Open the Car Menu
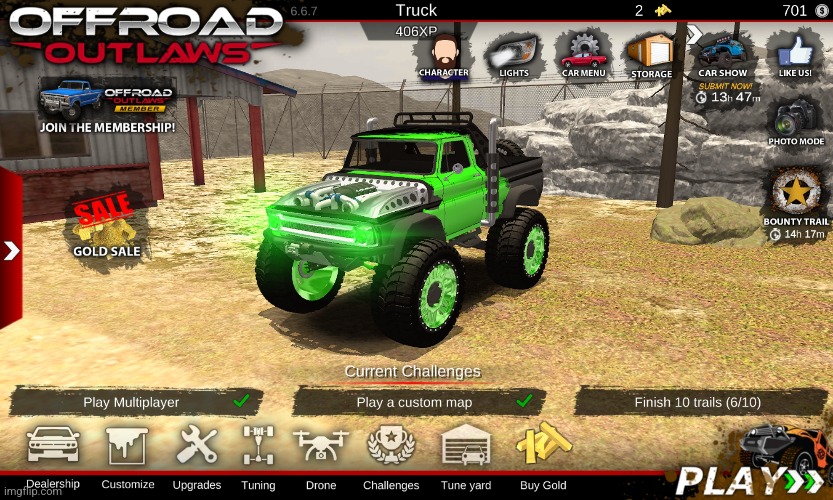Screen dimensions: 833x500 pyautogui.click(x=583, y=53)
